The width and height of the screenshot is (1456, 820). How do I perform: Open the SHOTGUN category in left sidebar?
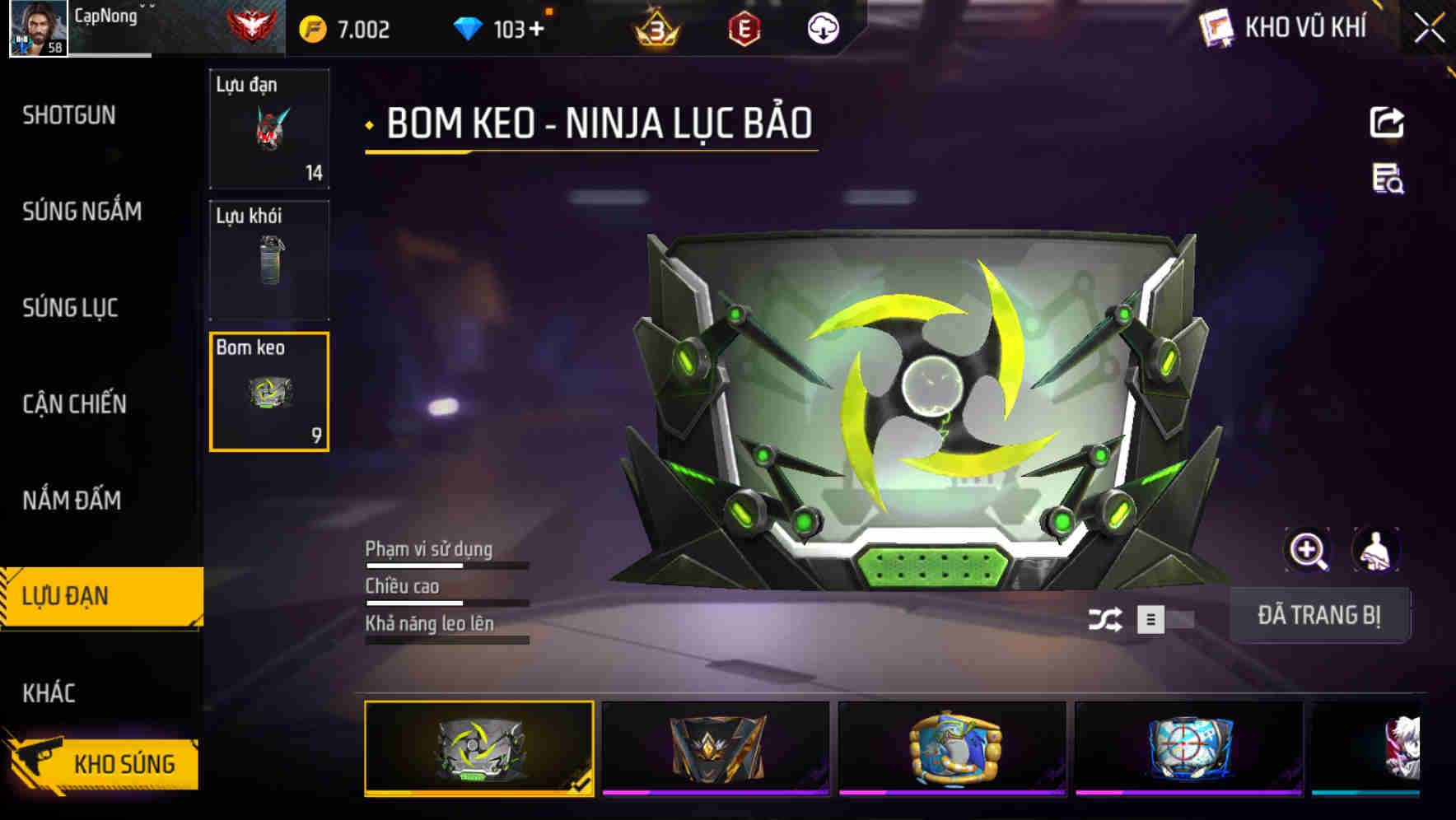coord(70,116)
